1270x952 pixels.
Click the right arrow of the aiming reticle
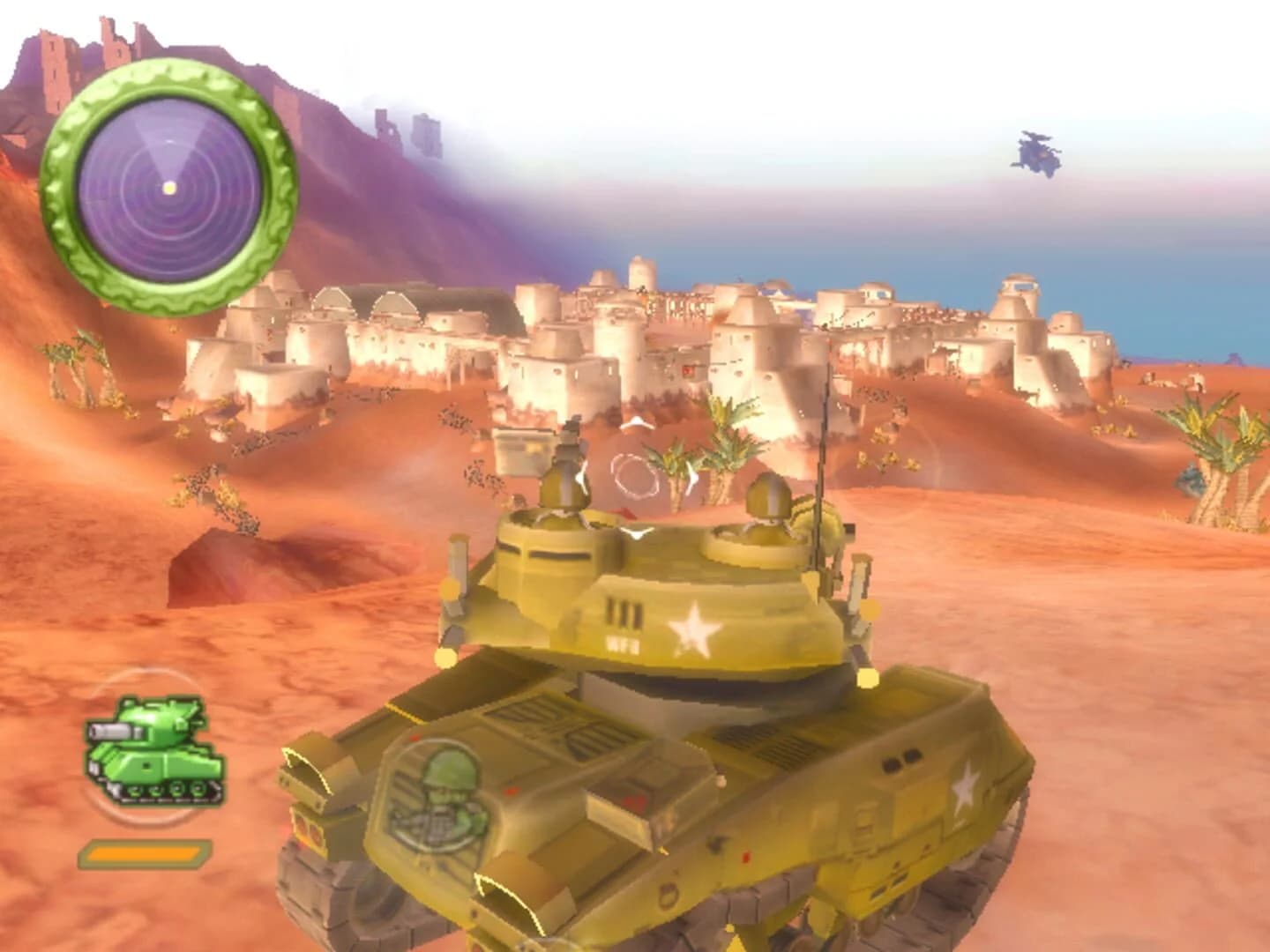coord(691,480)
